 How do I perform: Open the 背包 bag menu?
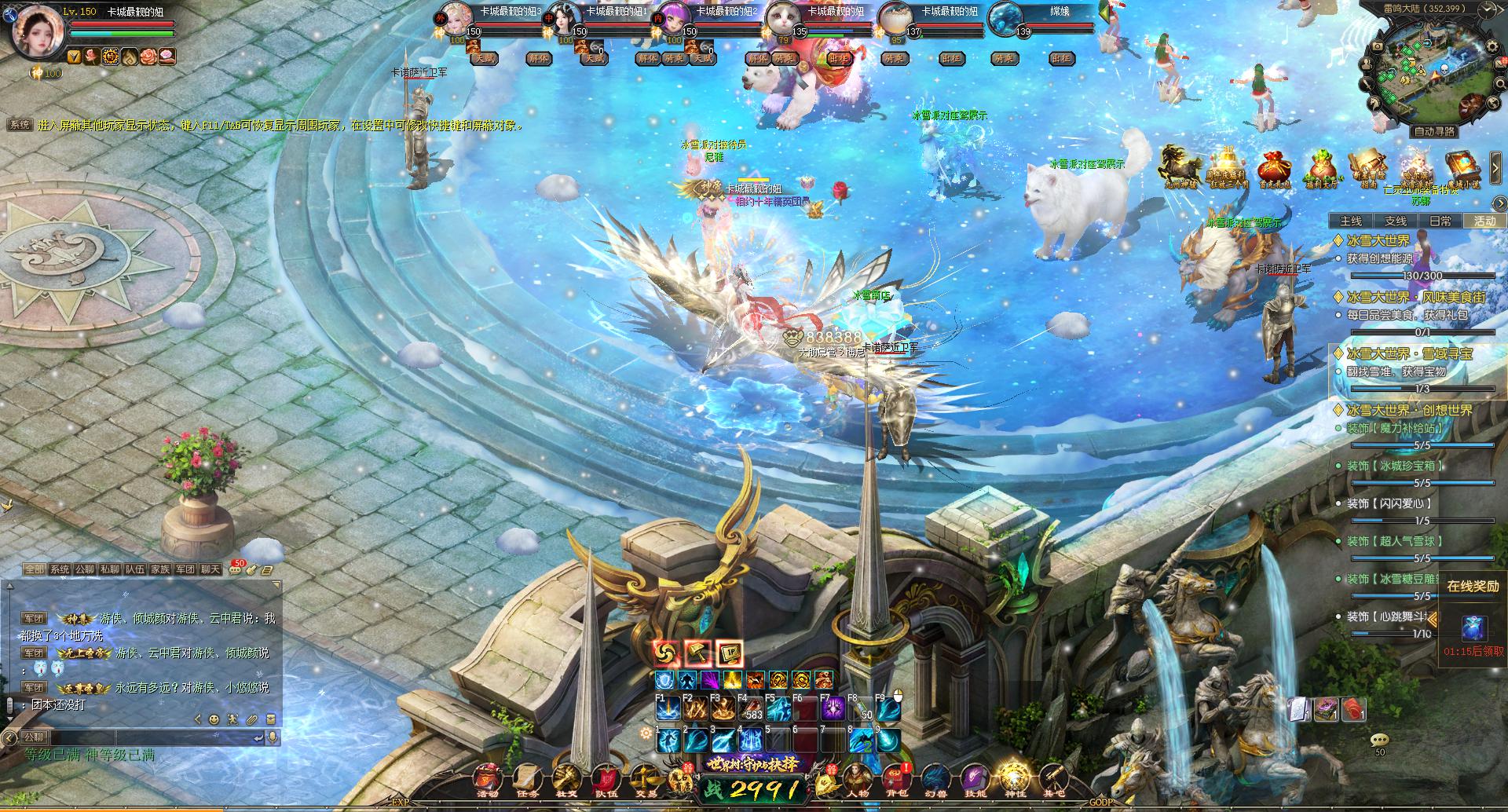[897, 777]
